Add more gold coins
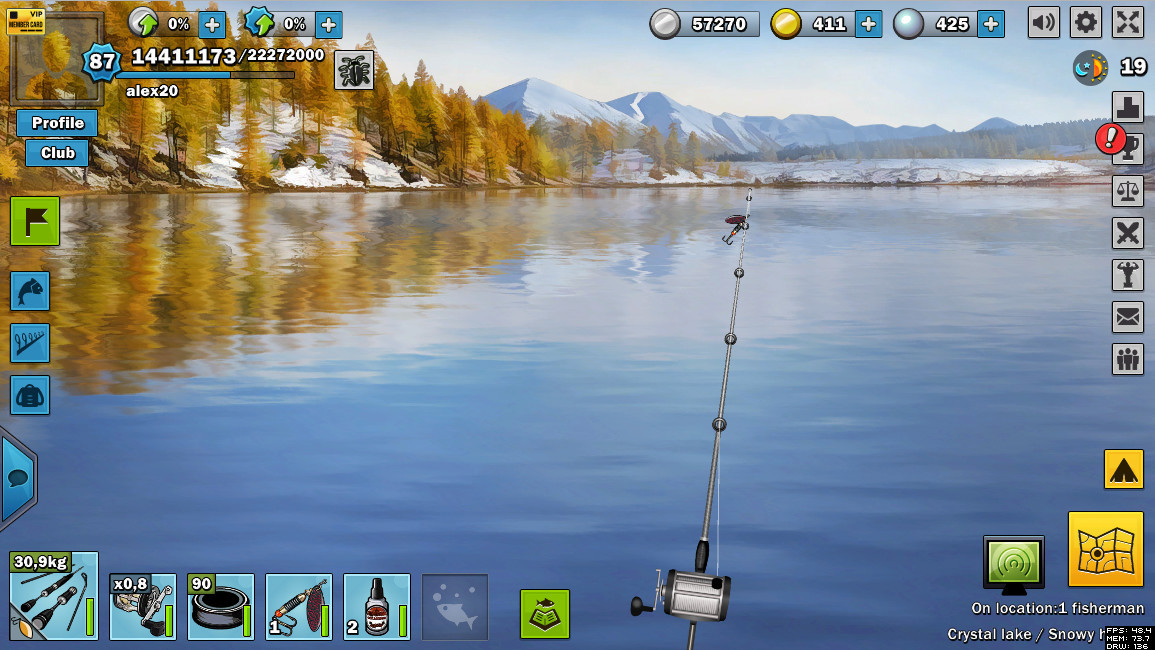Screen dimensions: 1155x650 tap(868, 24)
